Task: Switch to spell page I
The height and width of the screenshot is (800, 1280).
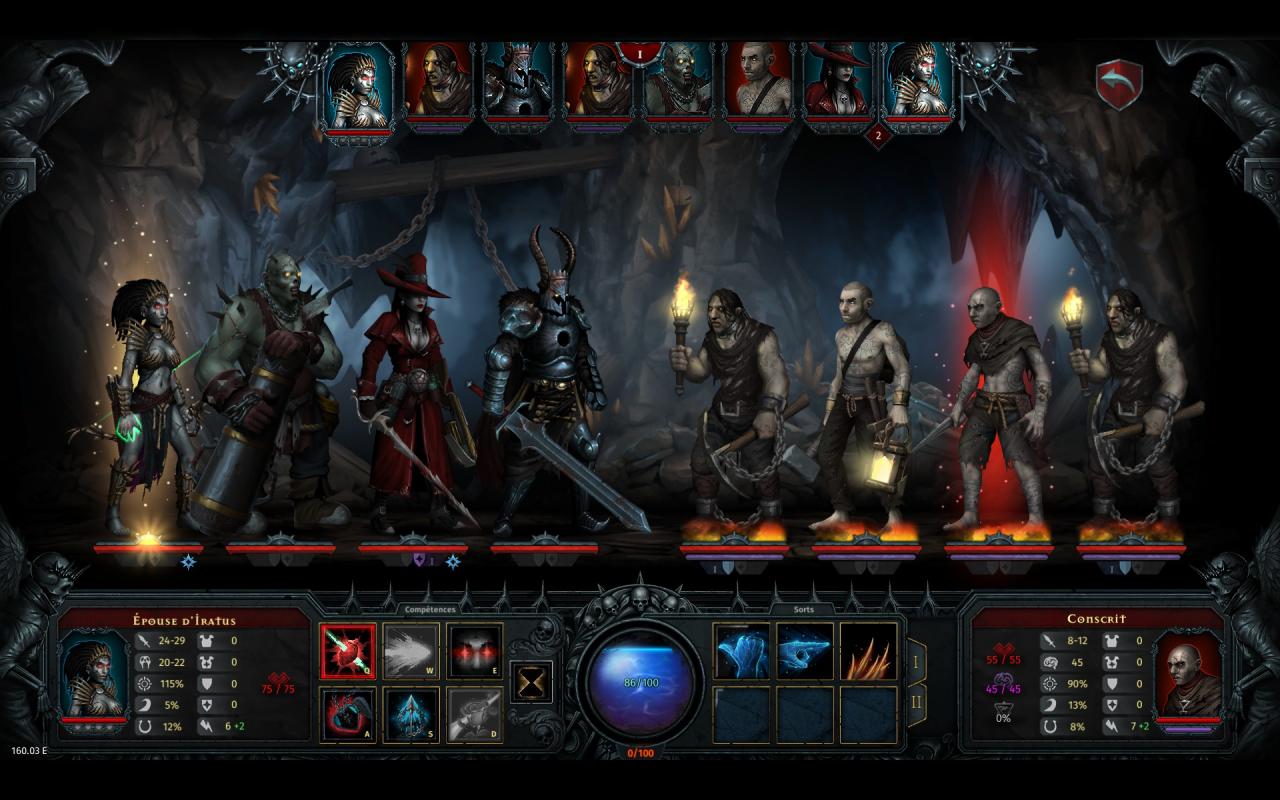Action: 915,661
